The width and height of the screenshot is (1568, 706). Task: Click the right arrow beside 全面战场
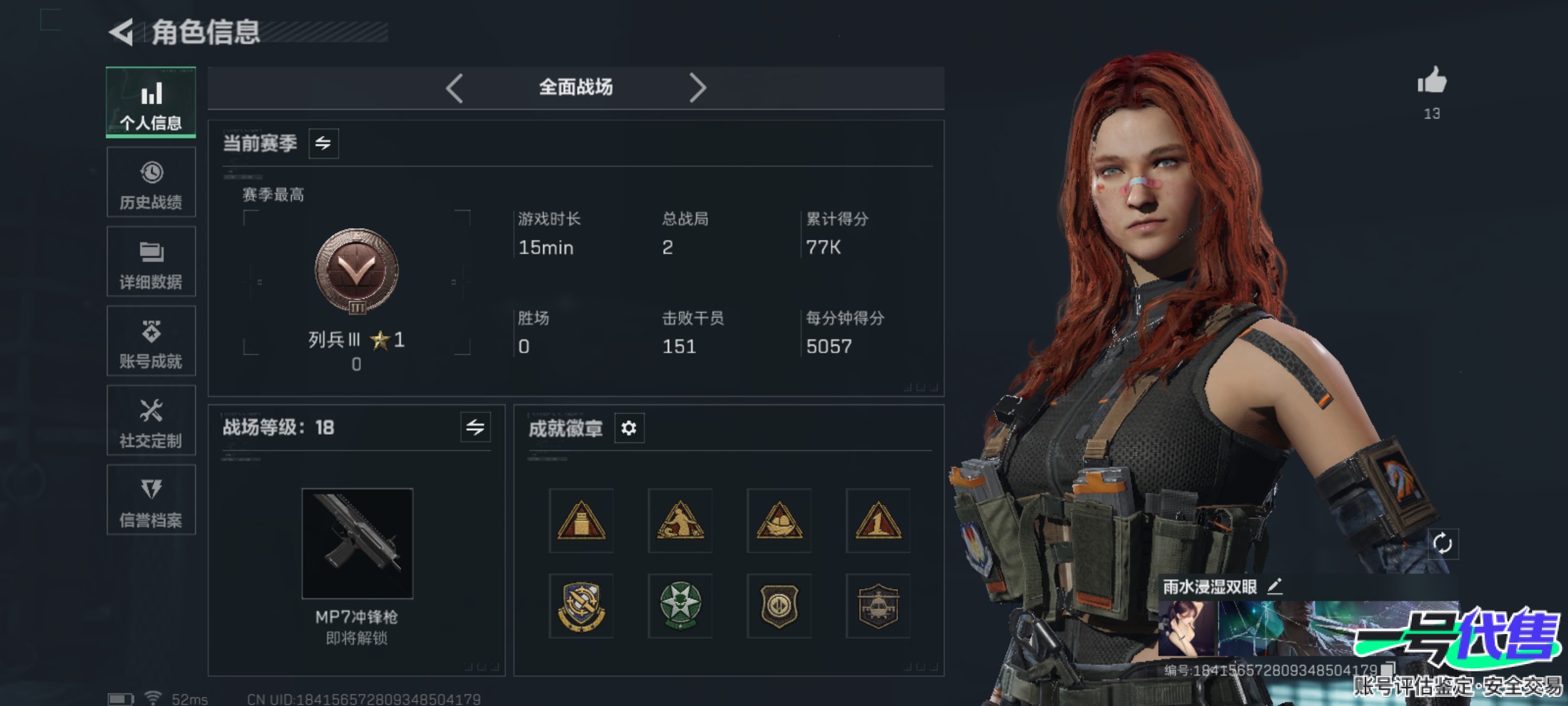click(x=697, y=88)
